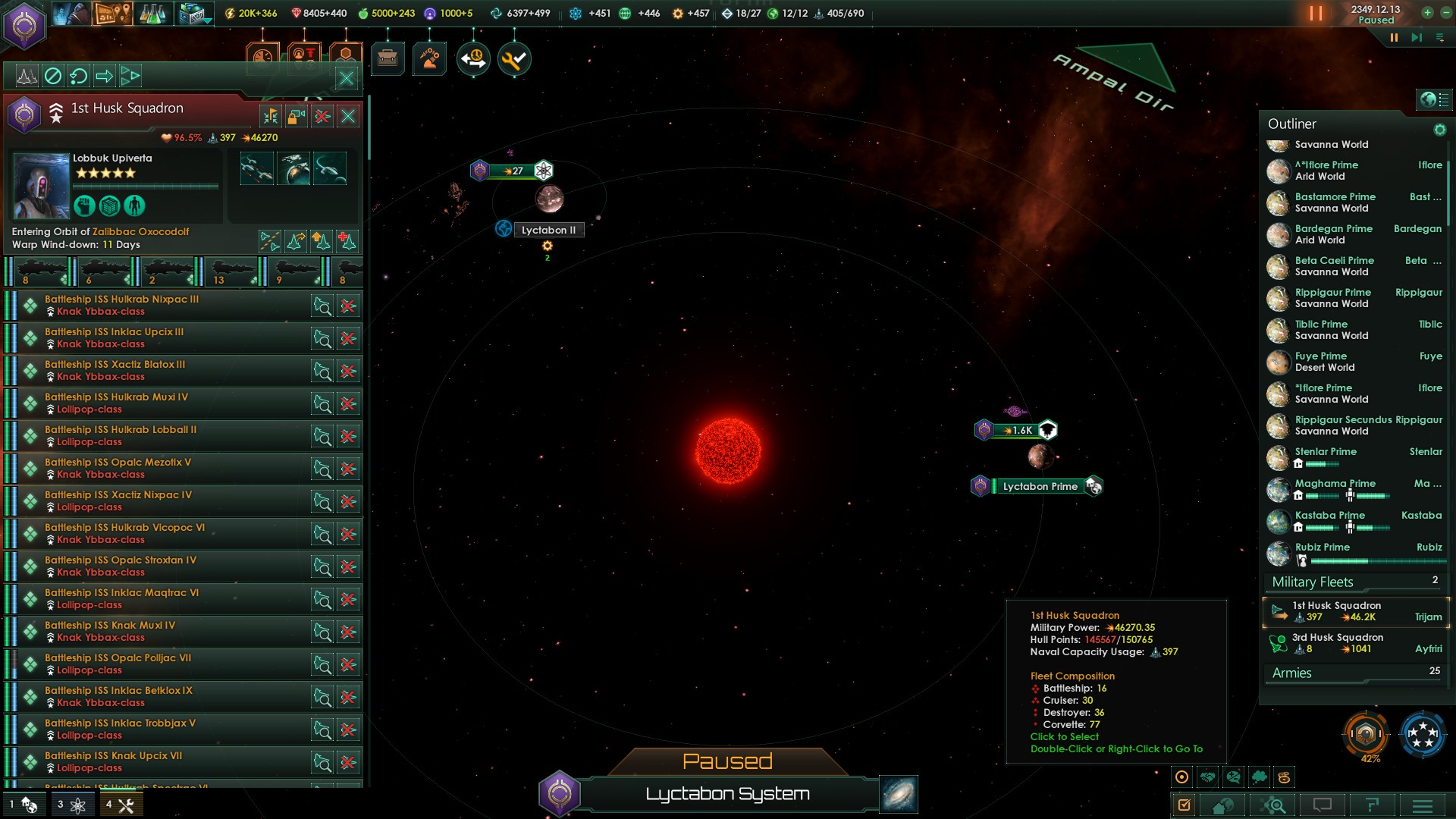This screenshot has height=819, width=1456.
Task: Click the fleet Stop order icon
Action: coord(52,76)
